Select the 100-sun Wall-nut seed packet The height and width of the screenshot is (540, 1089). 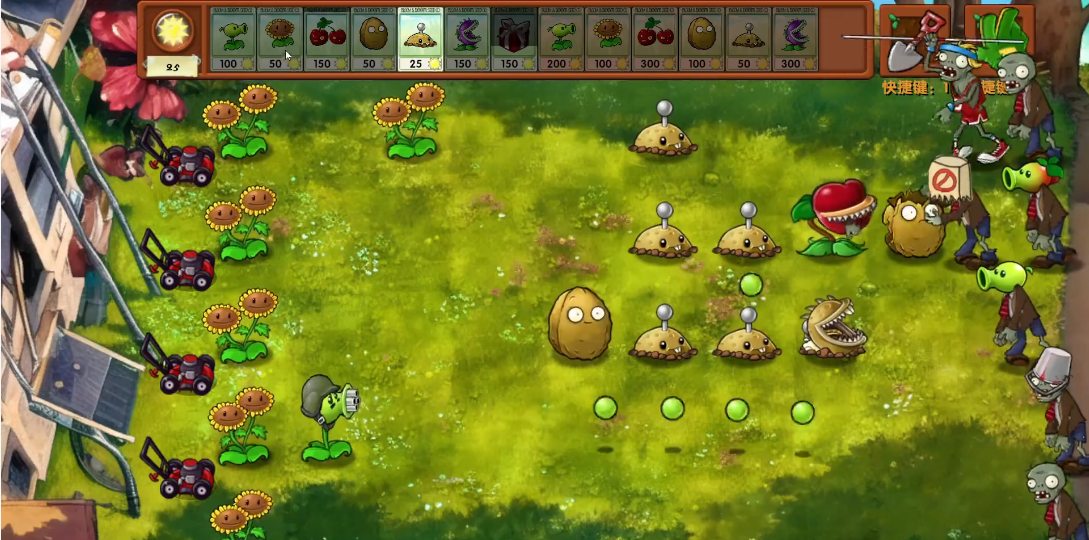(701, 40)
